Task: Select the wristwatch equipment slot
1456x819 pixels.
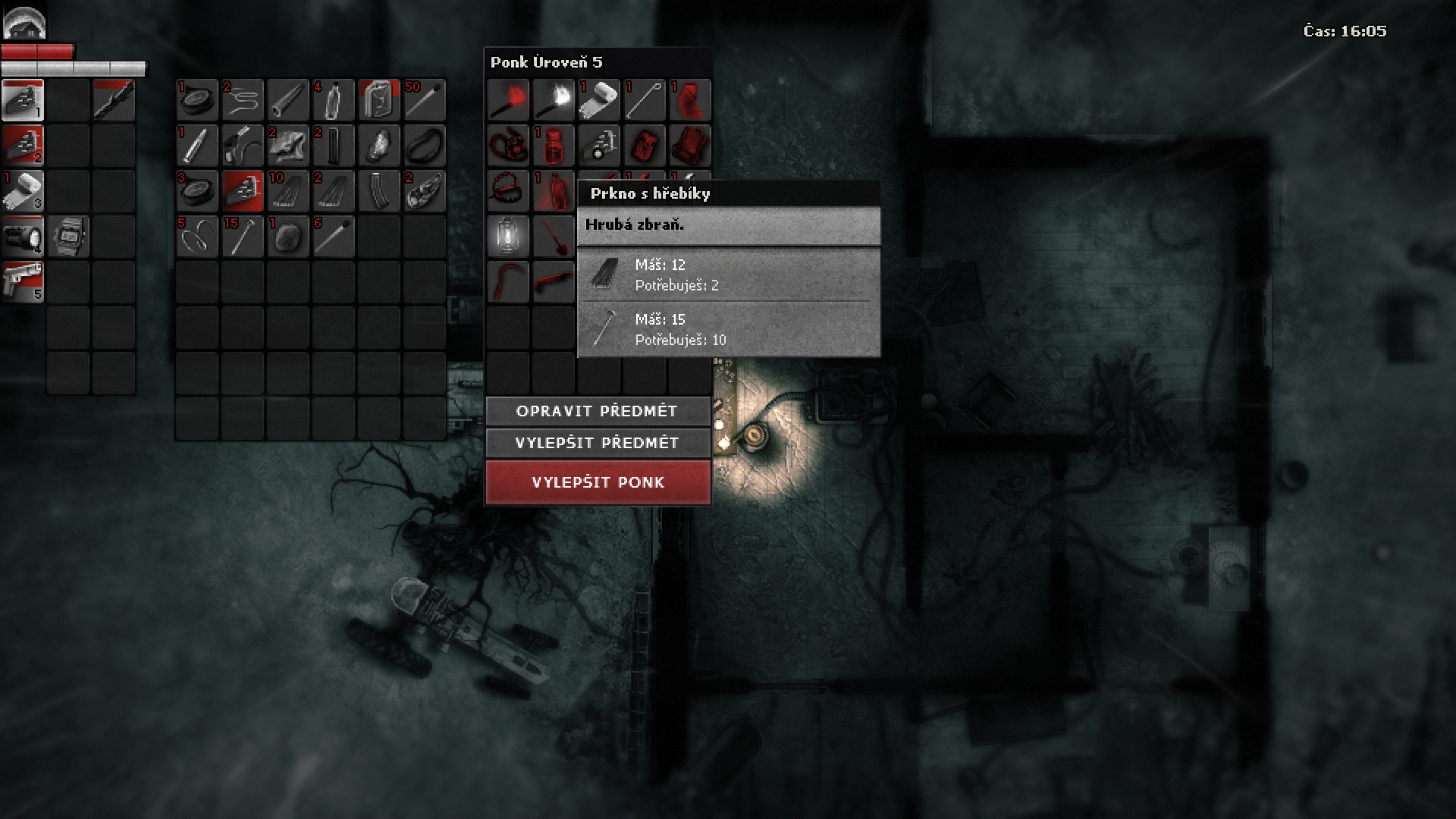Action: click(68, 236)
